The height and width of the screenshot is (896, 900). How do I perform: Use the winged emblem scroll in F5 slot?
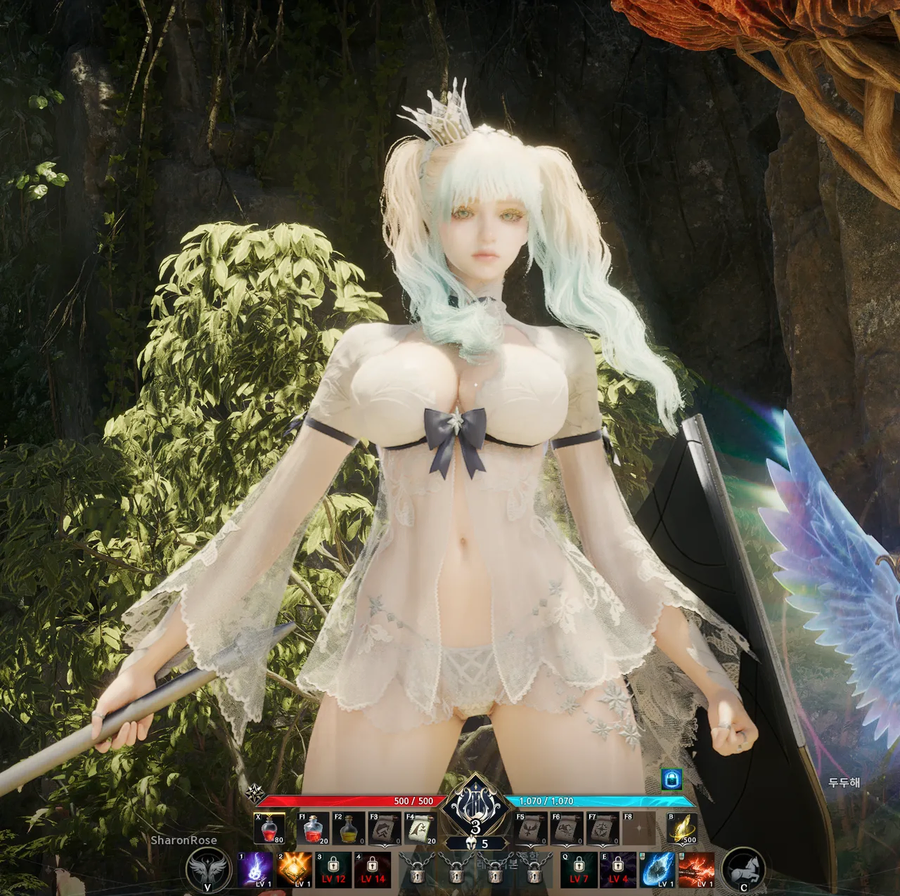530,828
